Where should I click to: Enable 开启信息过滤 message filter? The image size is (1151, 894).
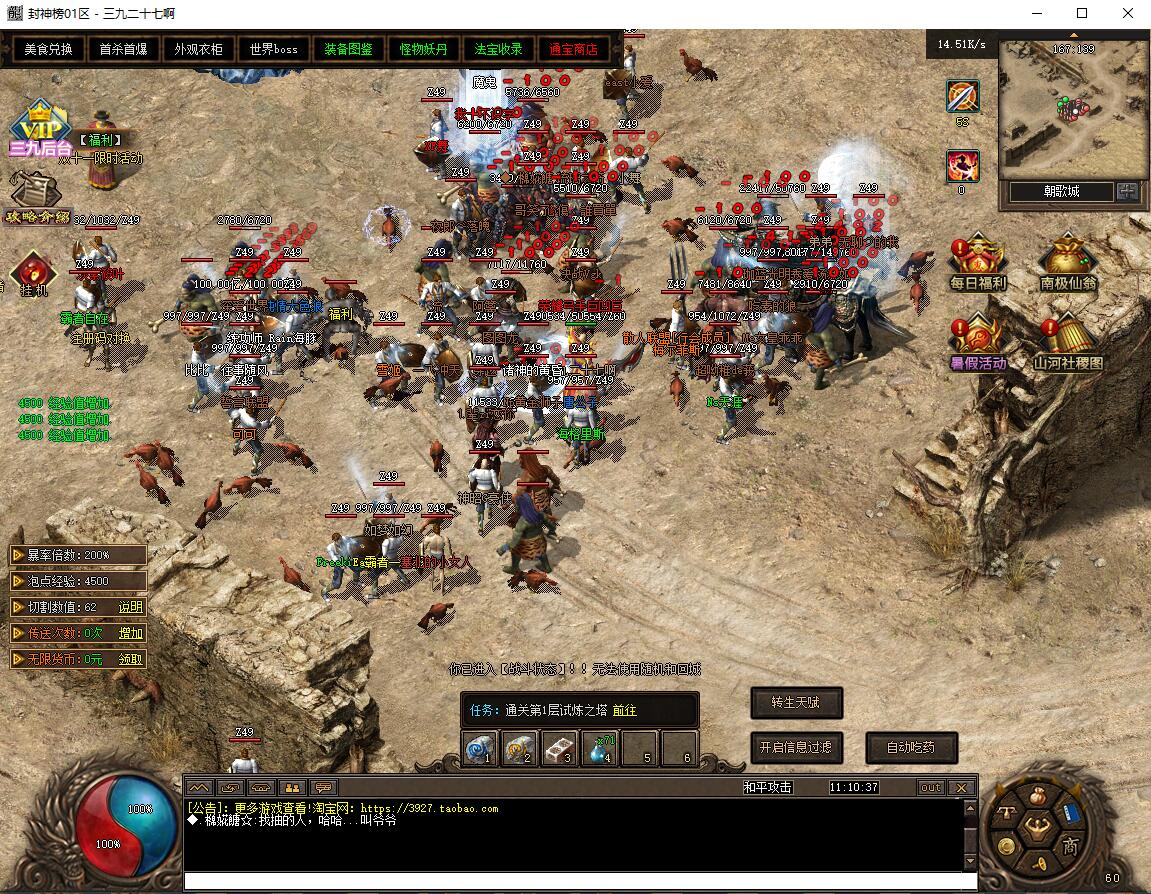tap(796, 747)
